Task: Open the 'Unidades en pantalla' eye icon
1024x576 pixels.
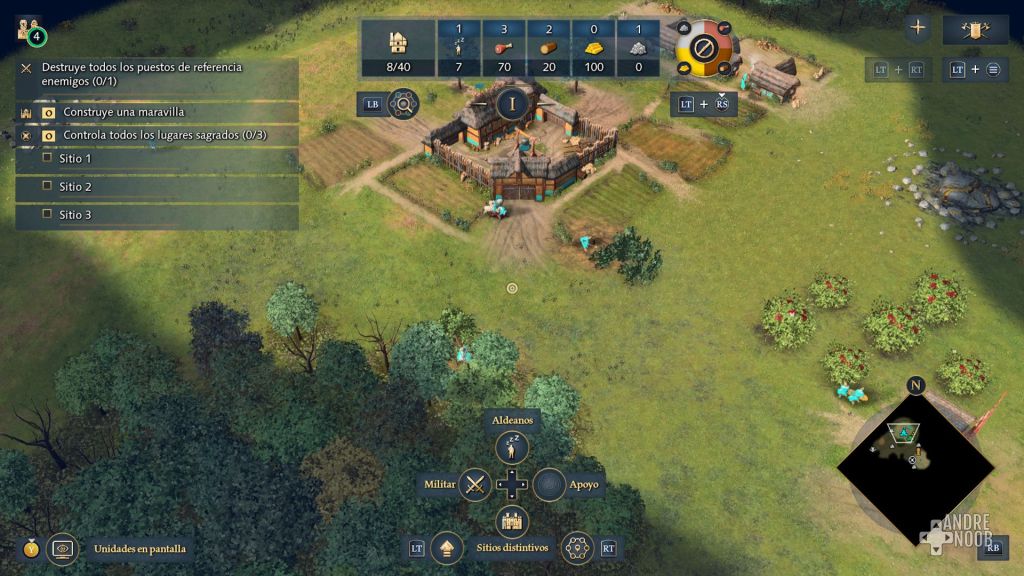Action: click(x=63, y=548)
